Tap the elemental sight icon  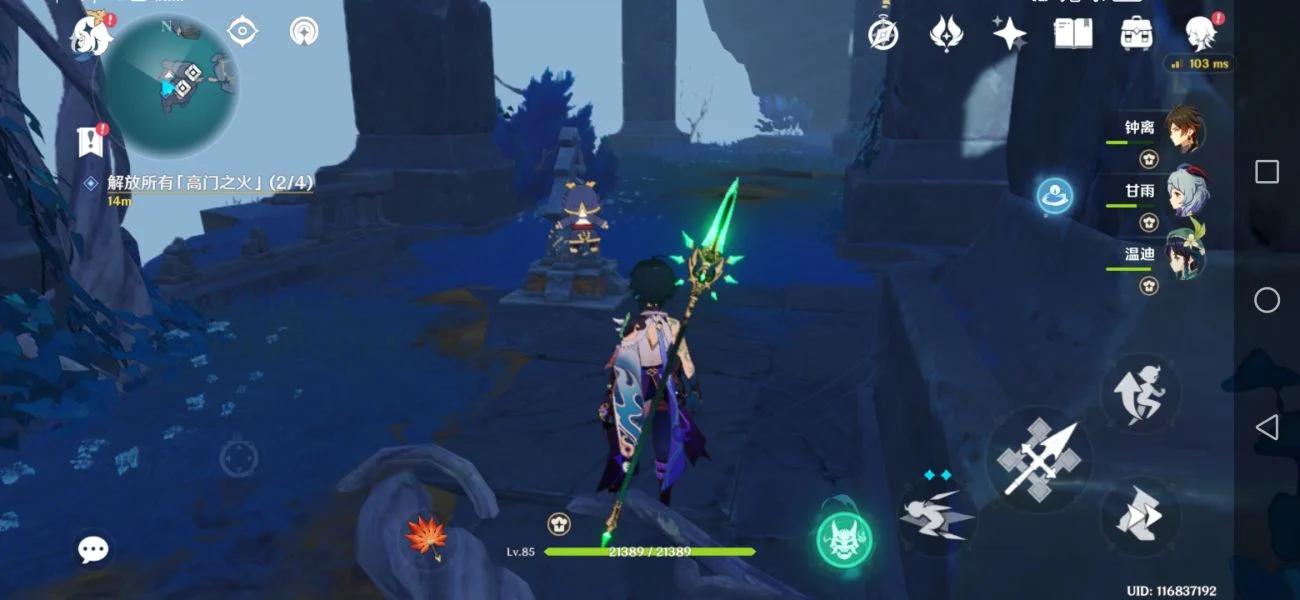[x=304, y=31]
